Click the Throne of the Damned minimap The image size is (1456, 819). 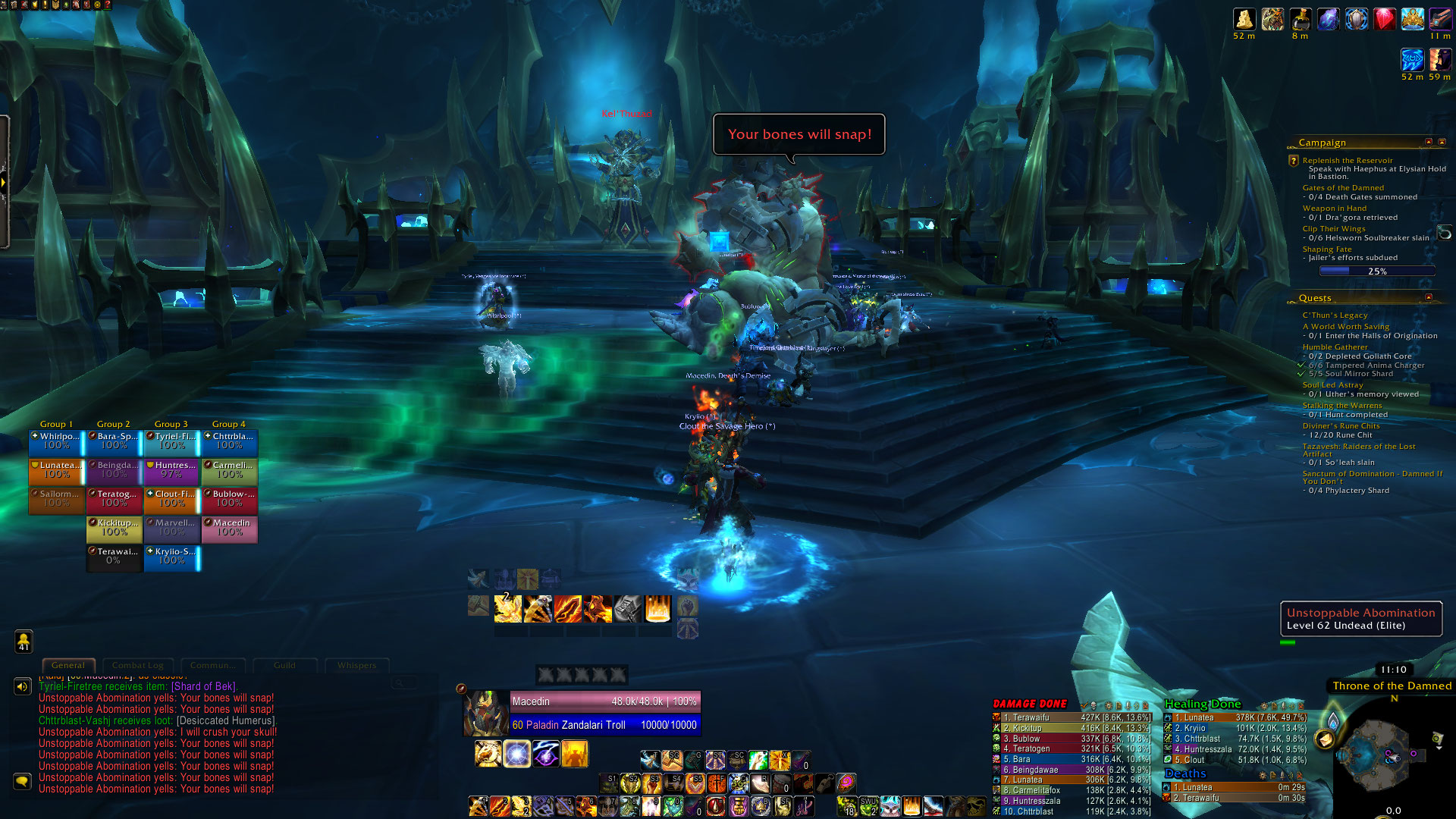click(1382, 755)
